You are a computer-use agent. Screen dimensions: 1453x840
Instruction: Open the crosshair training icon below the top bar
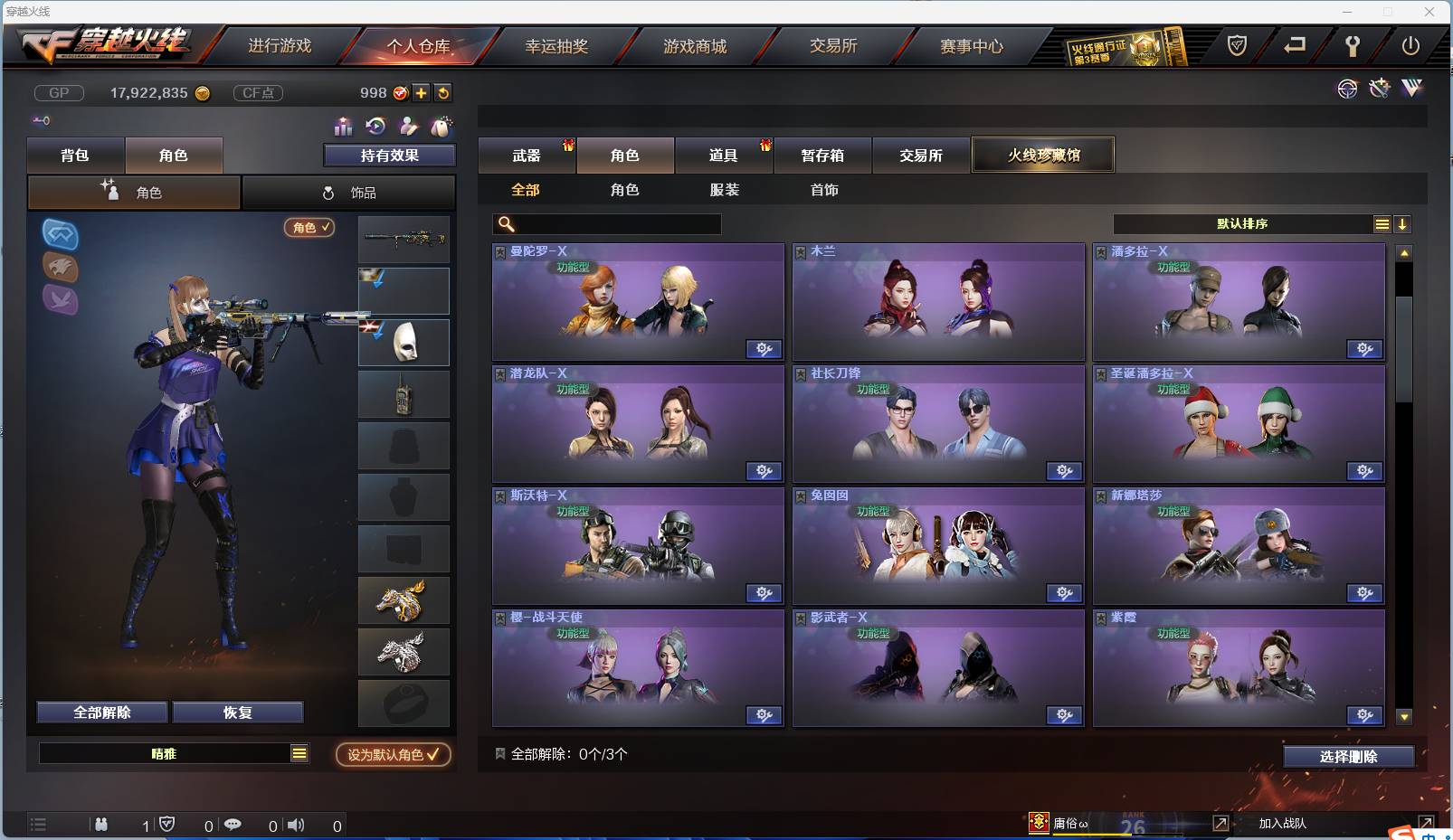[x=1347, y=89]
